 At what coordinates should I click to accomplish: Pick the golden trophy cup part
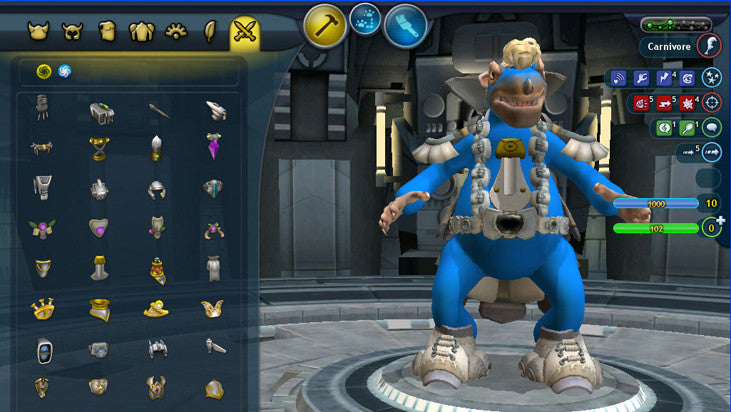(x=98, y=148)
